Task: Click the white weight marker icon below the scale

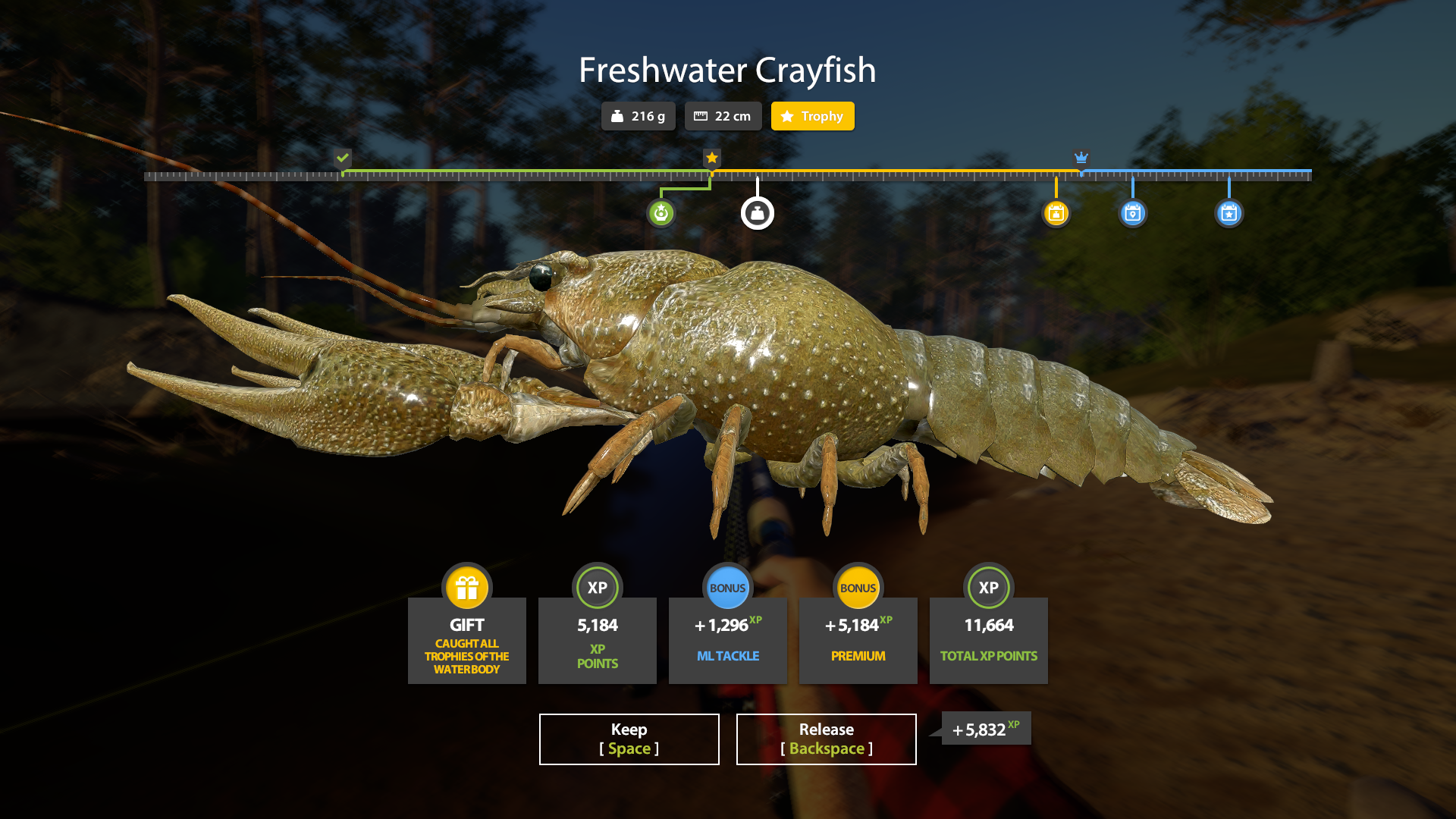Action: (758, 212)
